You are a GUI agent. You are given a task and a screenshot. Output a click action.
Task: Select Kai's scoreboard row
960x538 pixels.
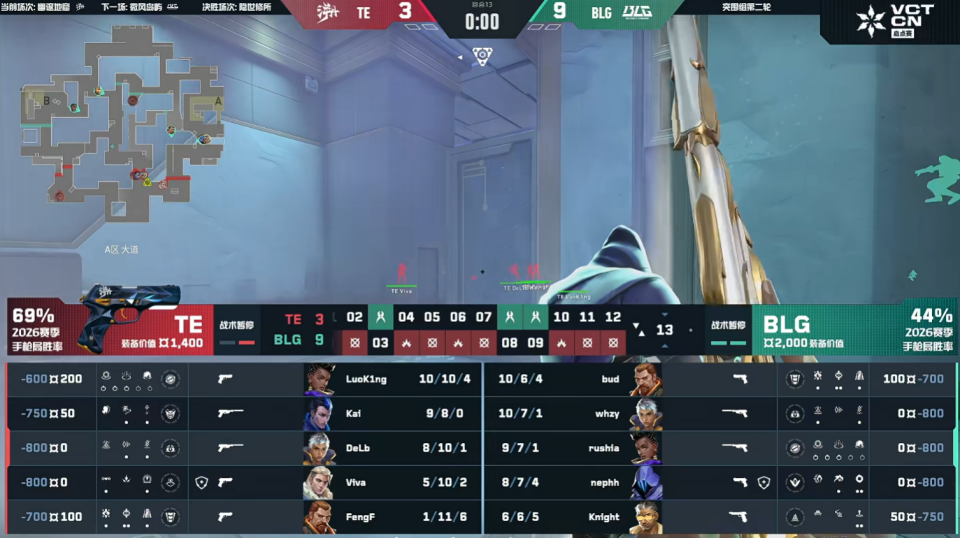tap(243, 413)
